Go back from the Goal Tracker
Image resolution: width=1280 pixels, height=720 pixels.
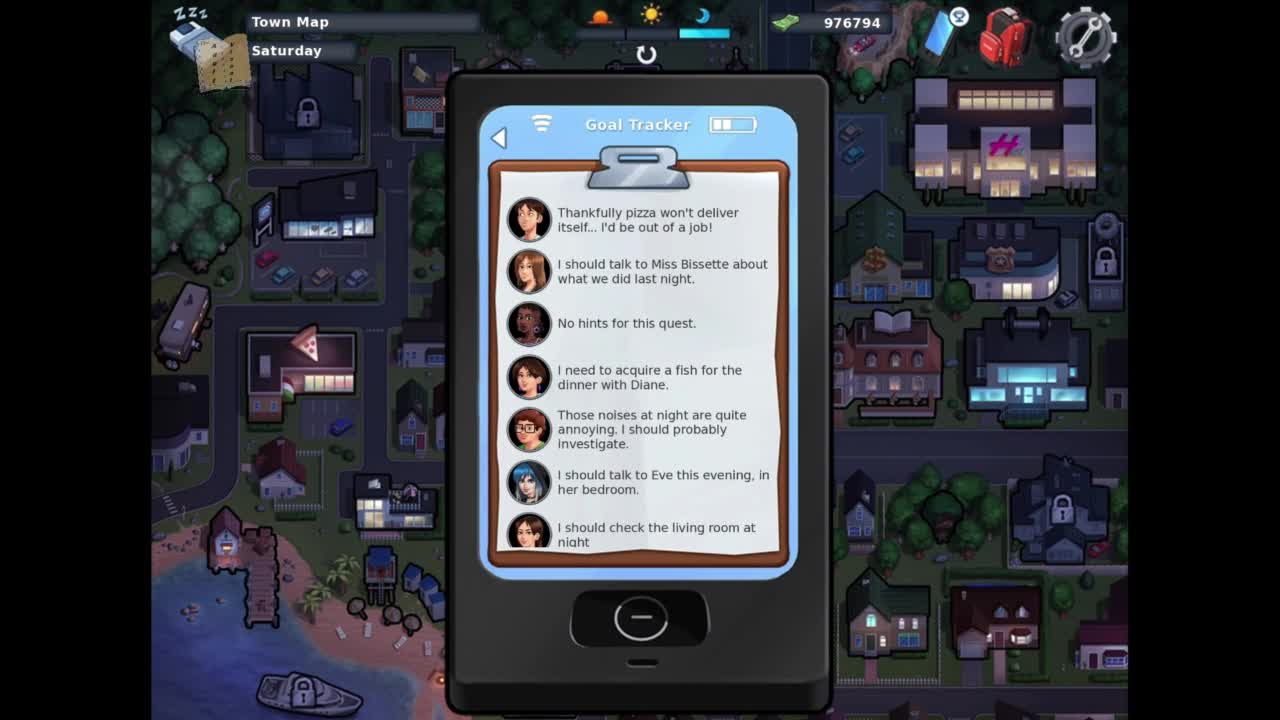click(499, 138)
